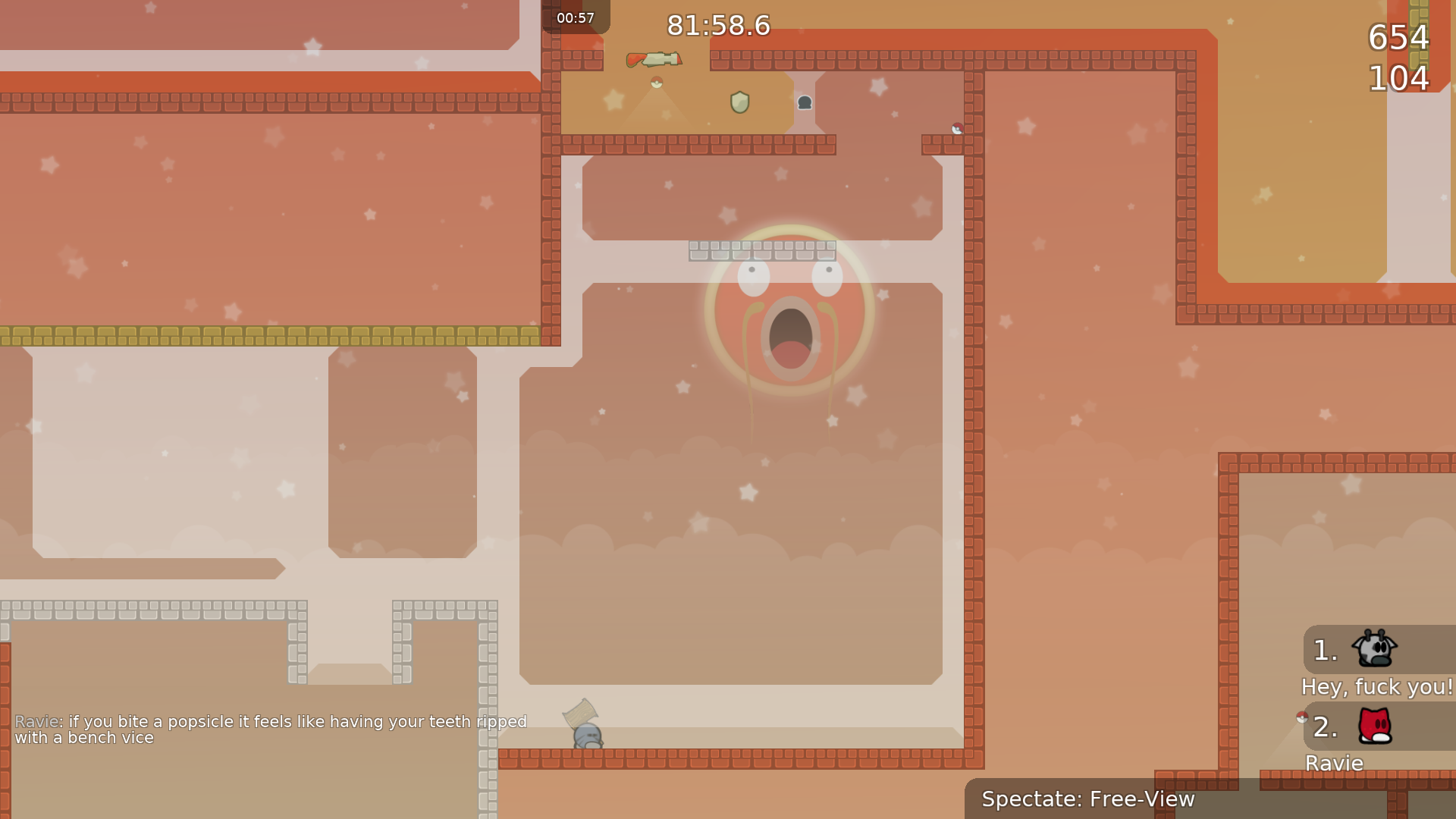Click the score 104 at top right
The height and width of the screenshot is (819, 1456).
(x=1398, y=76)
